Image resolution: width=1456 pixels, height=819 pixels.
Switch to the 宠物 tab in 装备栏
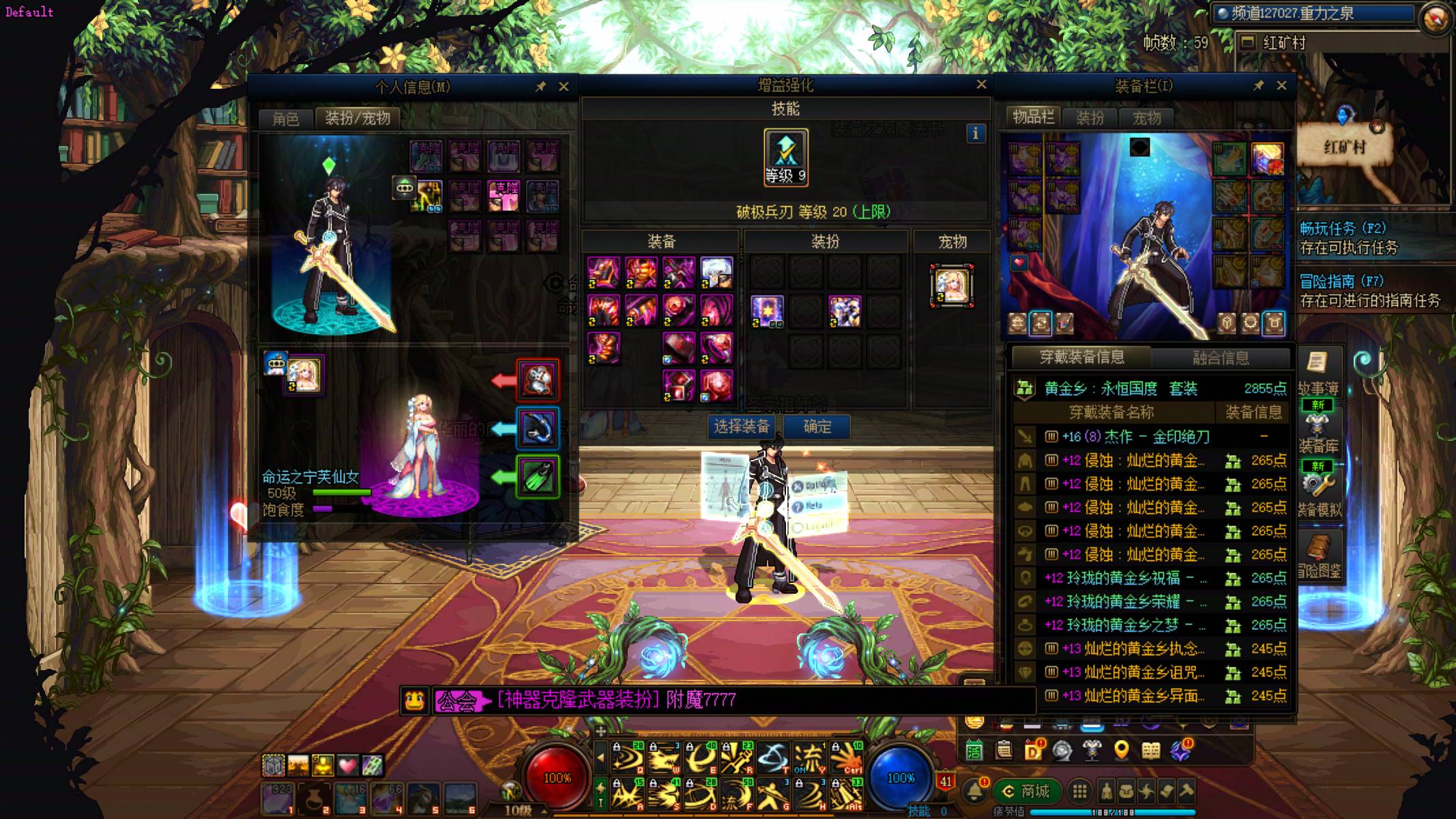(x=1146, y=117)
